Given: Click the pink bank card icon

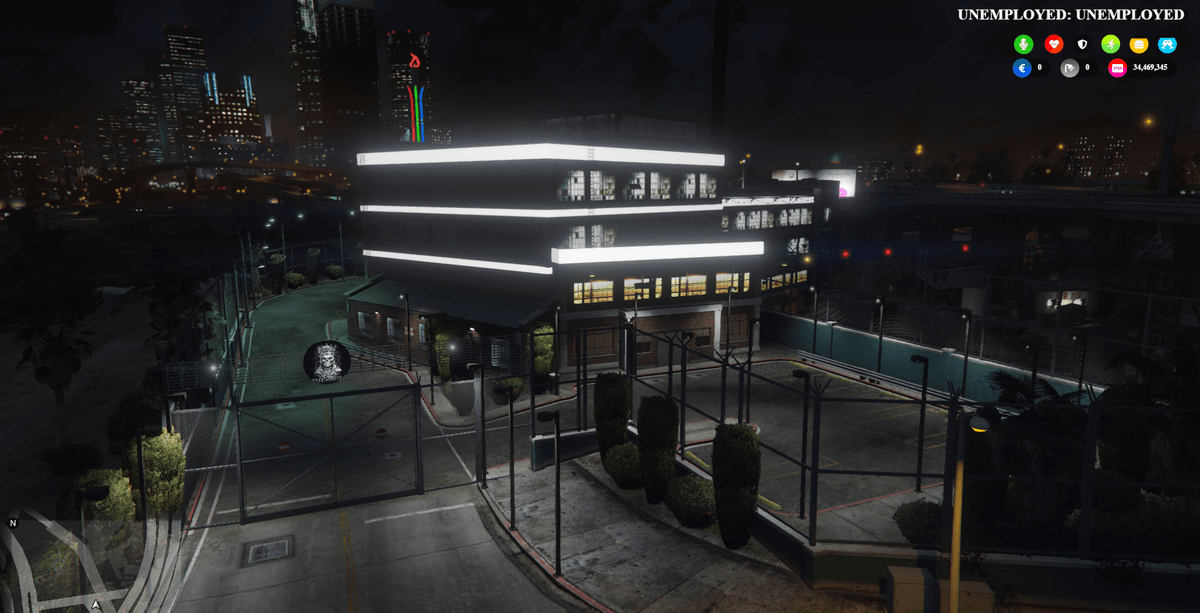Looking at the screenshot, I should pos(1118,68).
